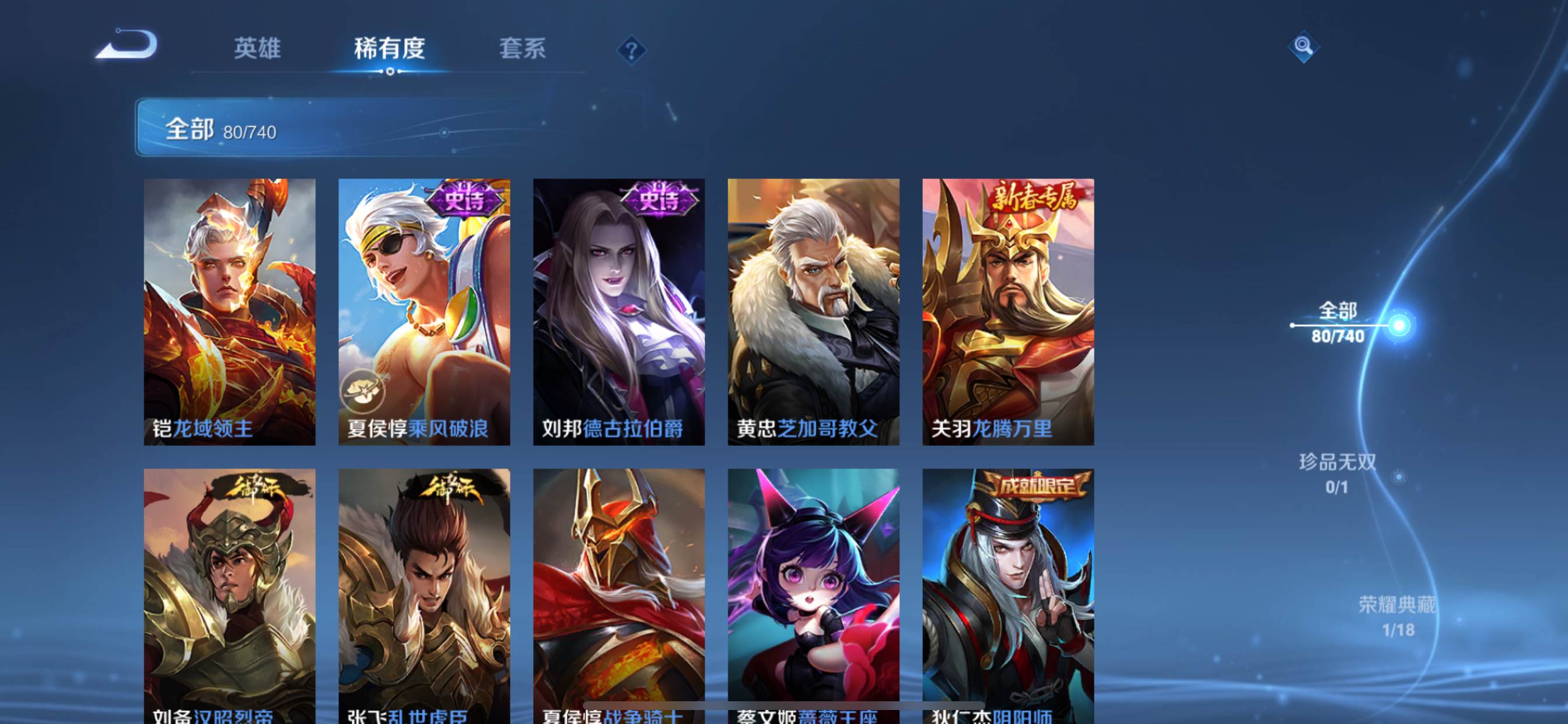Choose the 铠 龙域领主 skin card

(229, 311)
